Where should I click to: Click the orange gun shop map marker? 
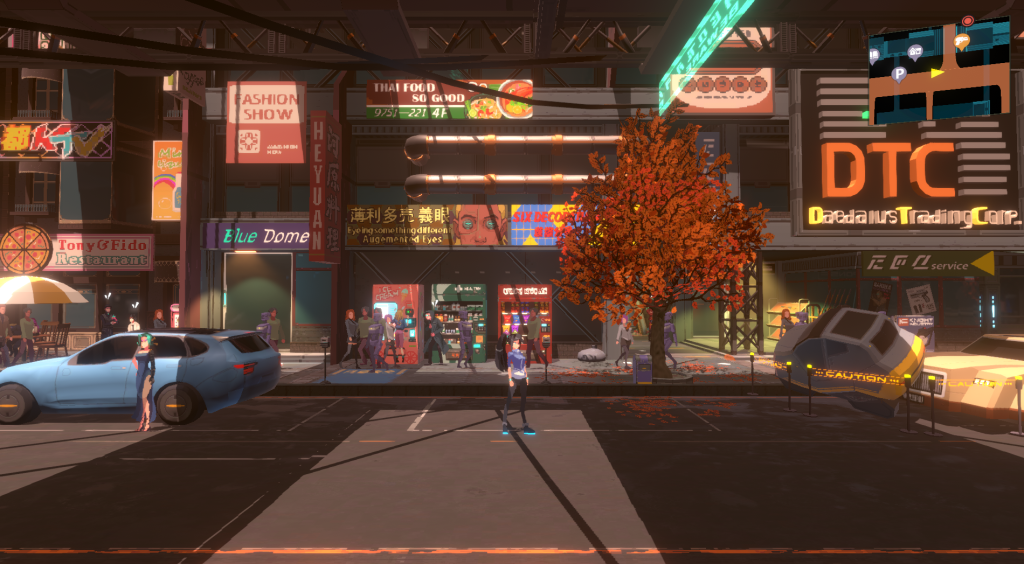click(962, 41)
